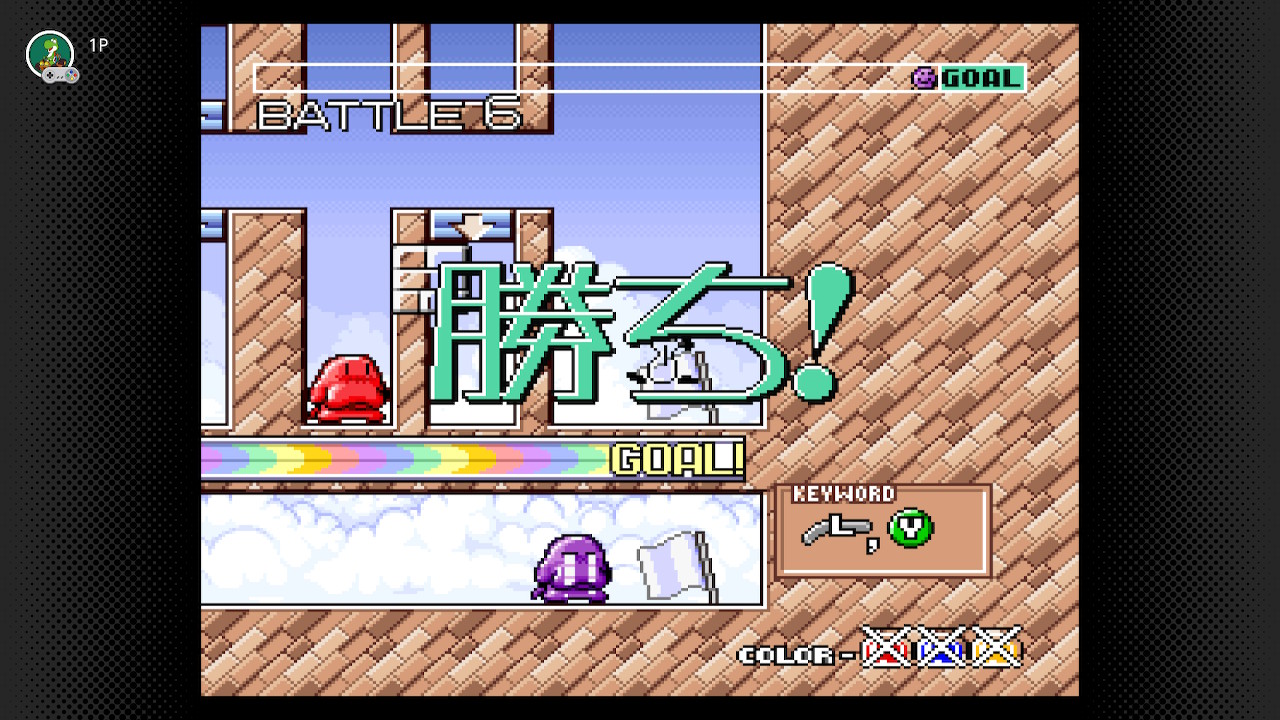Click the purple orb beside GOAL
This screenshot has height=720, width=1280.
point(925,77)
